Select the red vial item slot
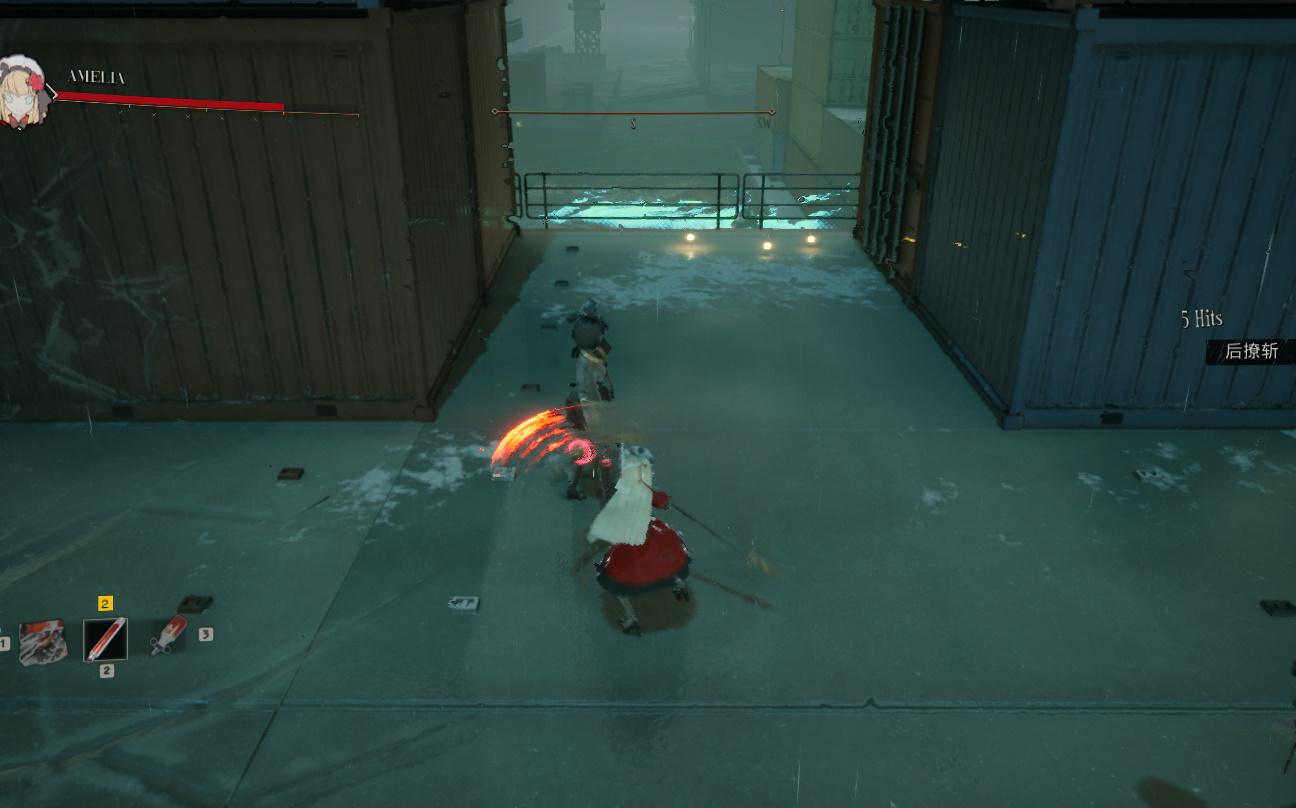Screen dimensions: 1296x808 pos(105,639)
